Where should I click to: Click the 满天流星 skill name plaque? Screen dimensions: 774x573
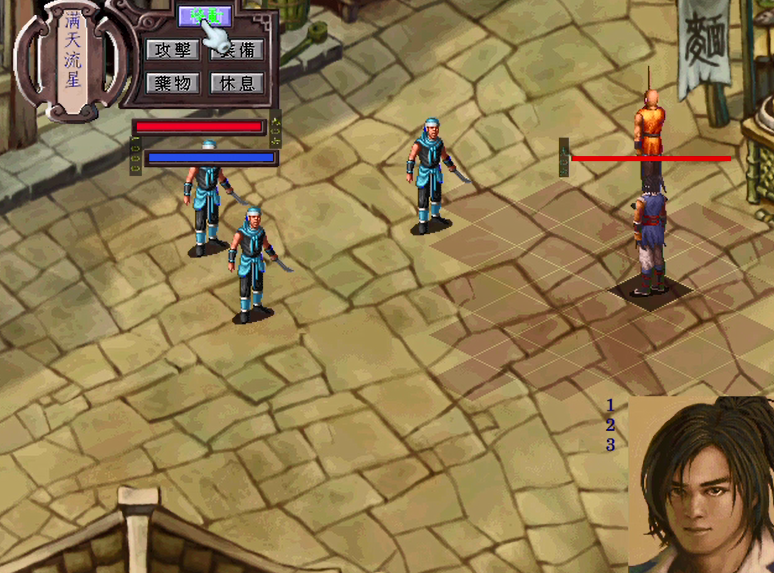71,58
